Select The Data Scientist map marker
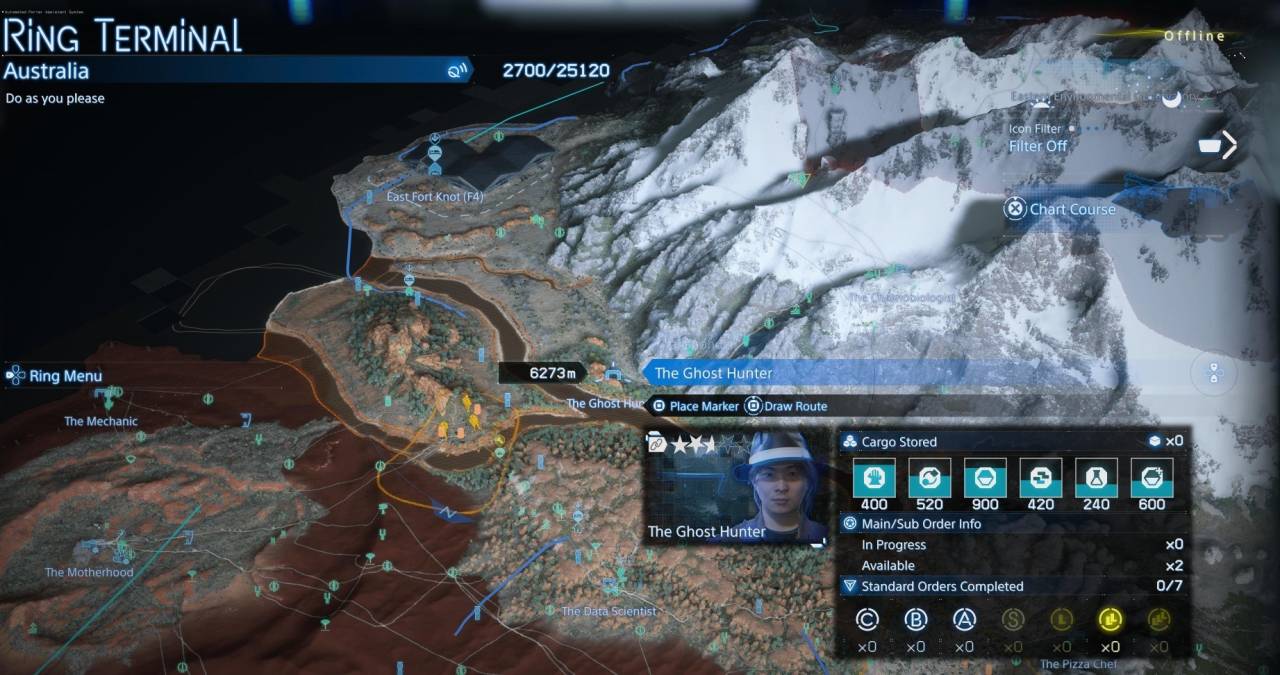 [x=608, y=610]
